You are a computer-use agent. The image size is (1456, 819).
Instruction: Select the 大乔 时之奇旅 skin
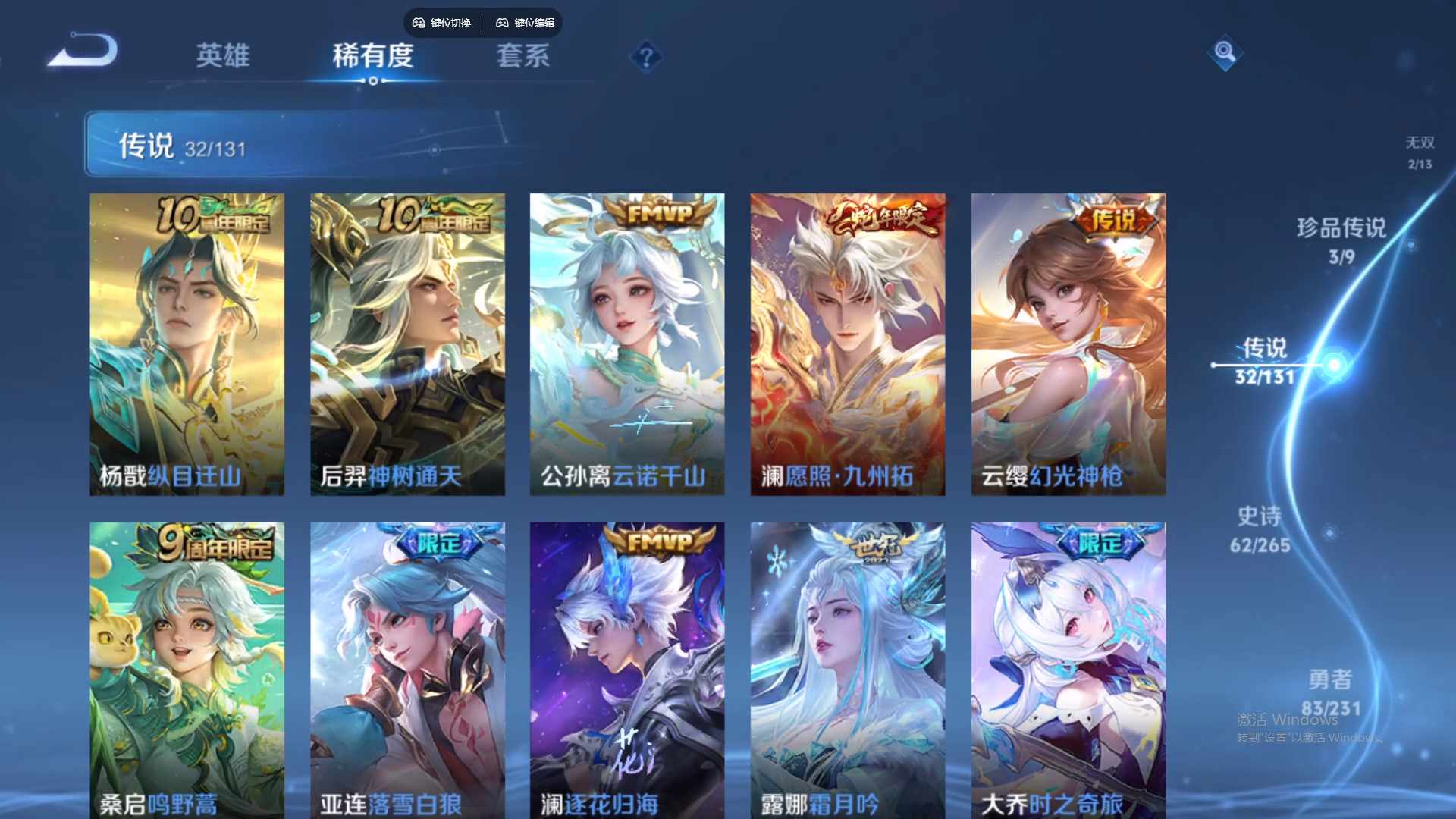coord(1068,667)
